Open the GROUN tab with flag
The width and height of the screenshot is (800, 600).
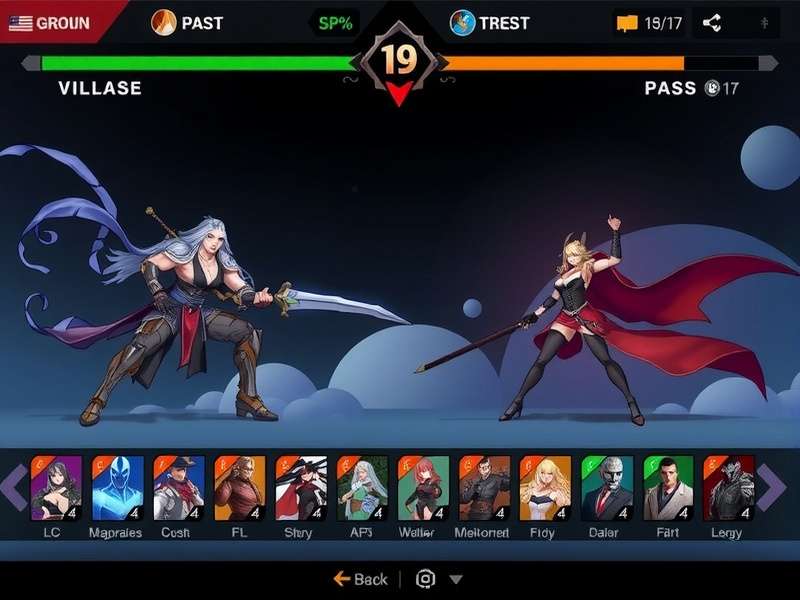point(52,22)
